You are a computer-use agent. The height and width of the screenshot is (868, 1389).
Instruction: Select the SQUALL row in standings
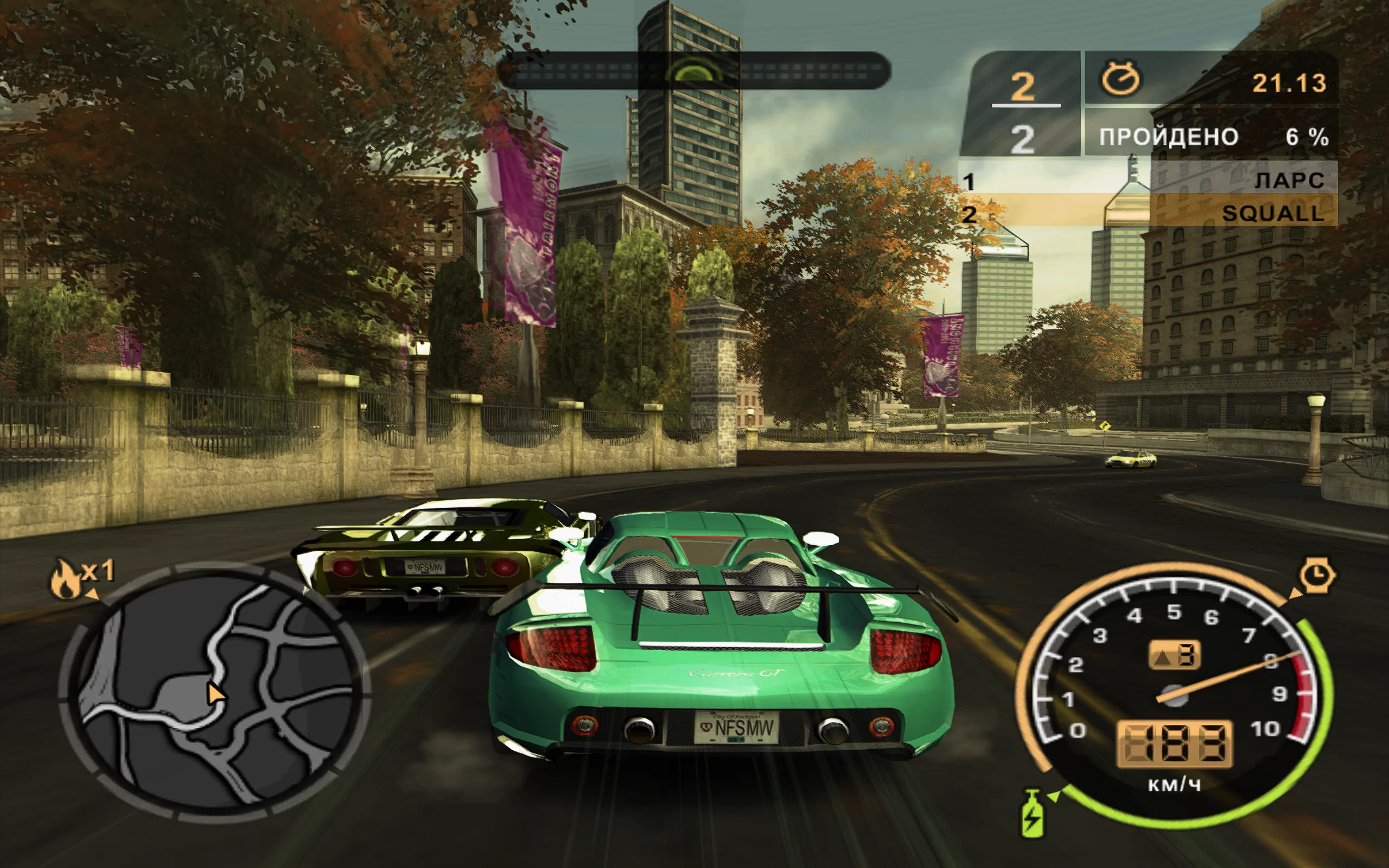(1148, 214)
